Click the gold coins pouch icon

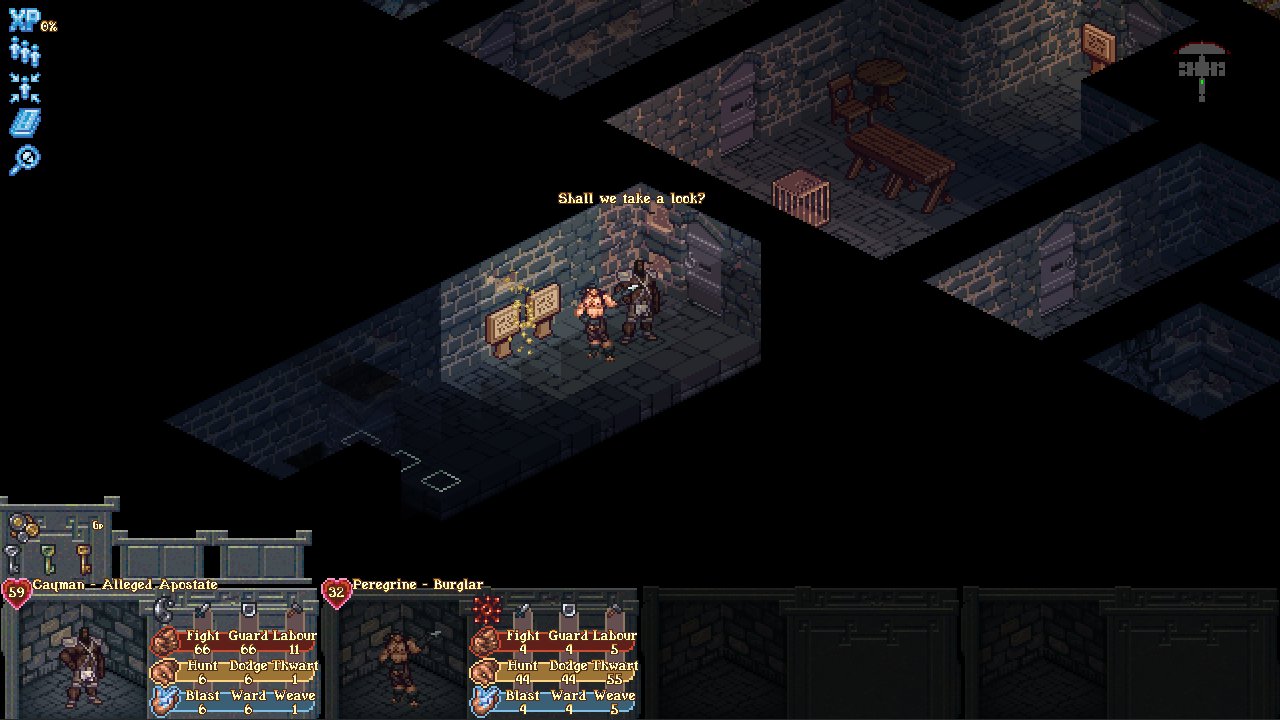(x=24, y=526)
